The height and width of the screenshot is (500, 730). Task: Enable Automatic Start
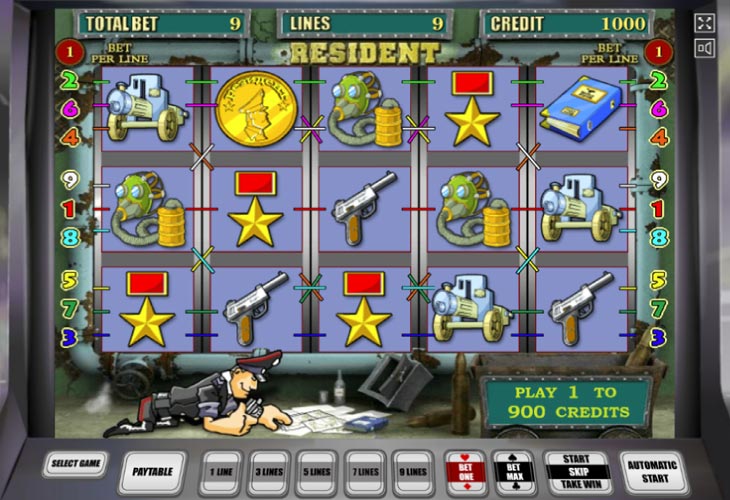tap(651, 470)
